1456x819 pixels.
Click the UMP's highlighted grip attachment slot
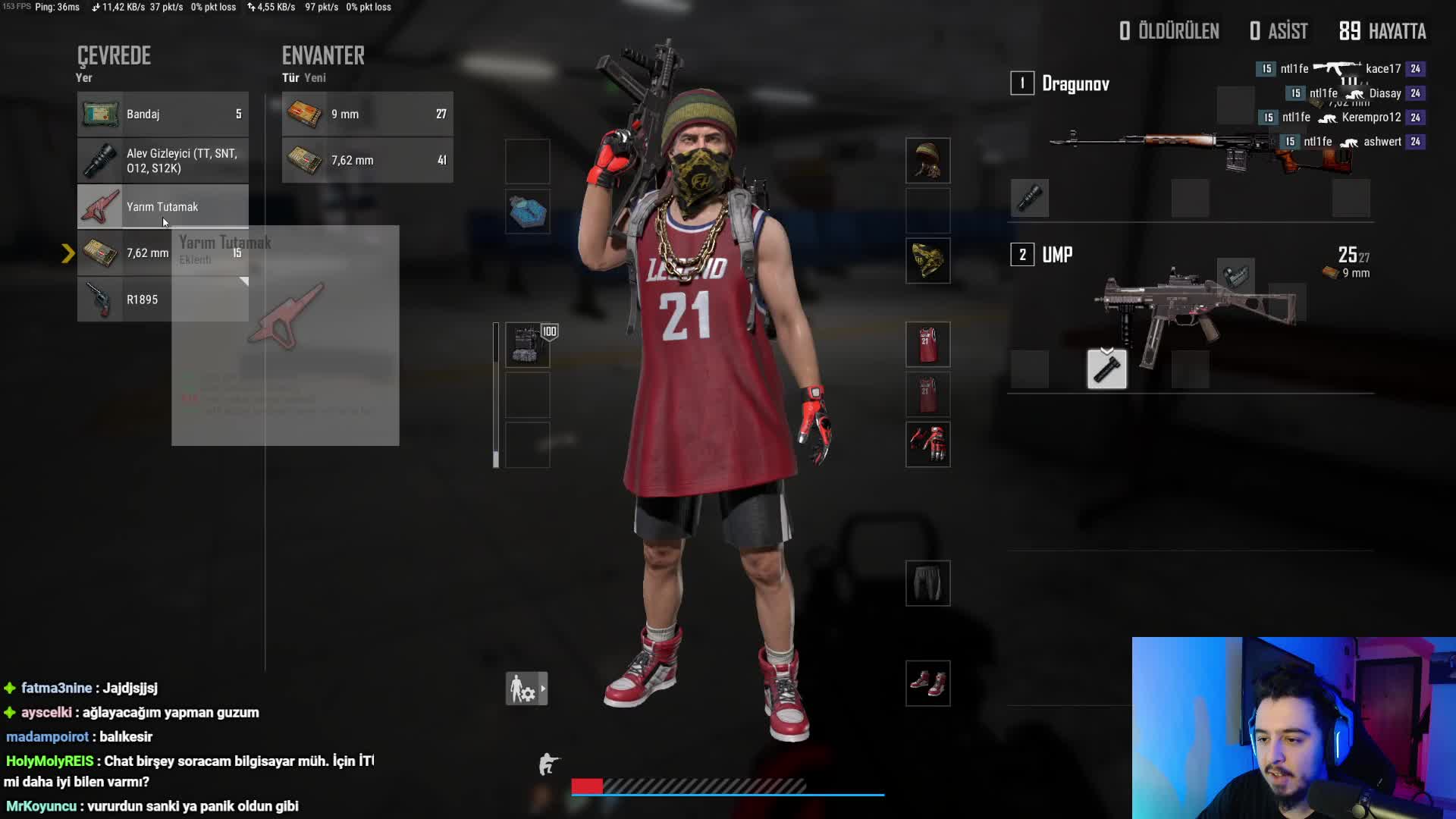pyautogui.click(x=1106, y=369)
